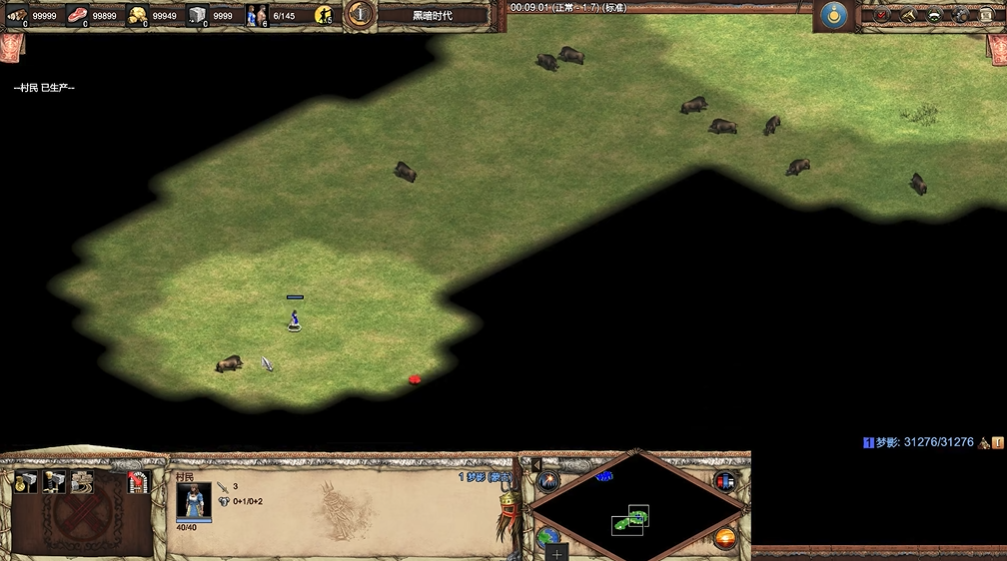
Task: Collapse minimap side panel with left arrow
Action: point(536,465)
